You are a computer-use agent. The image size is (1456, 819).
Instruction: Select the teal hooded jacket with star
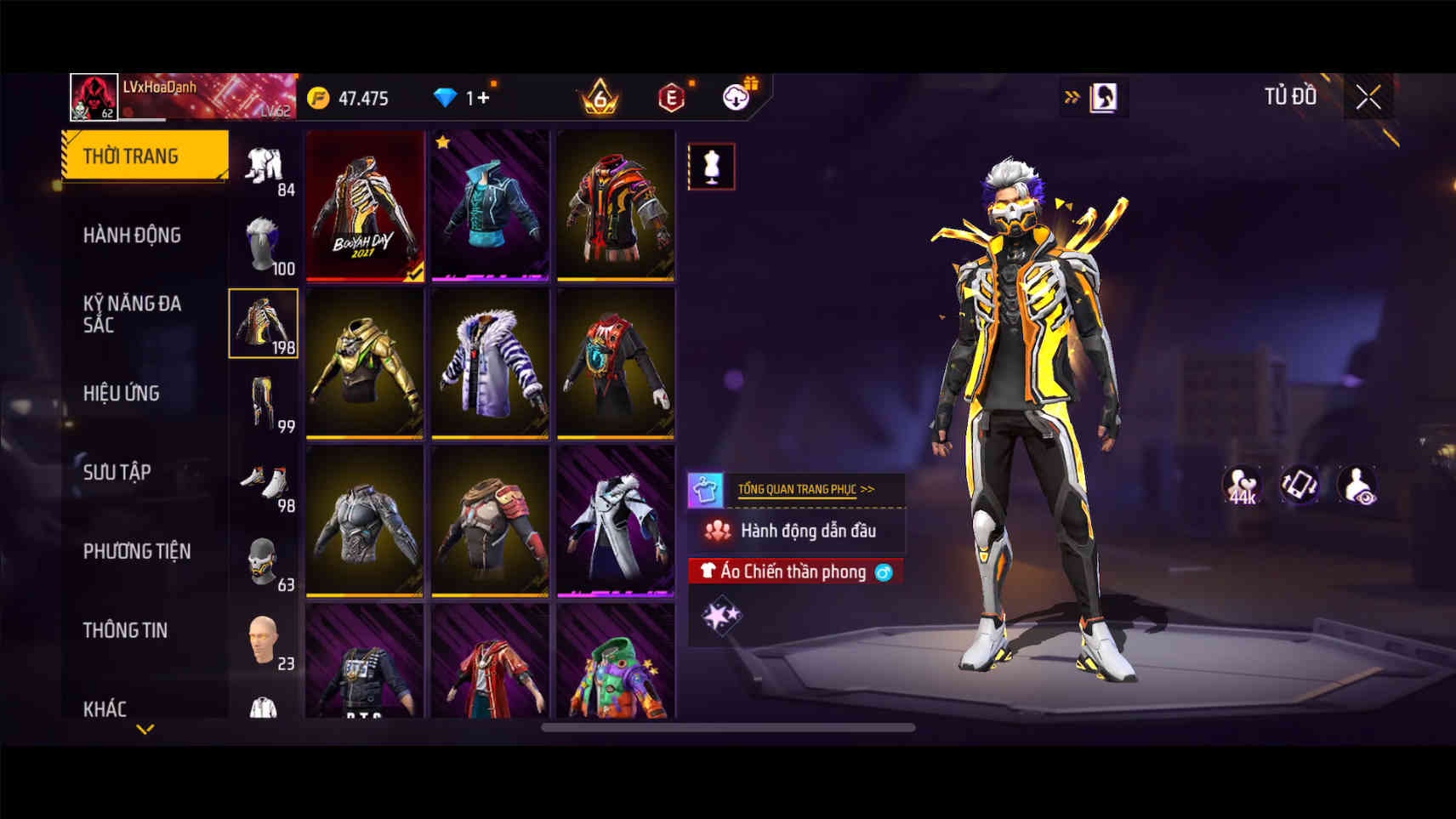tap(490, 206)
